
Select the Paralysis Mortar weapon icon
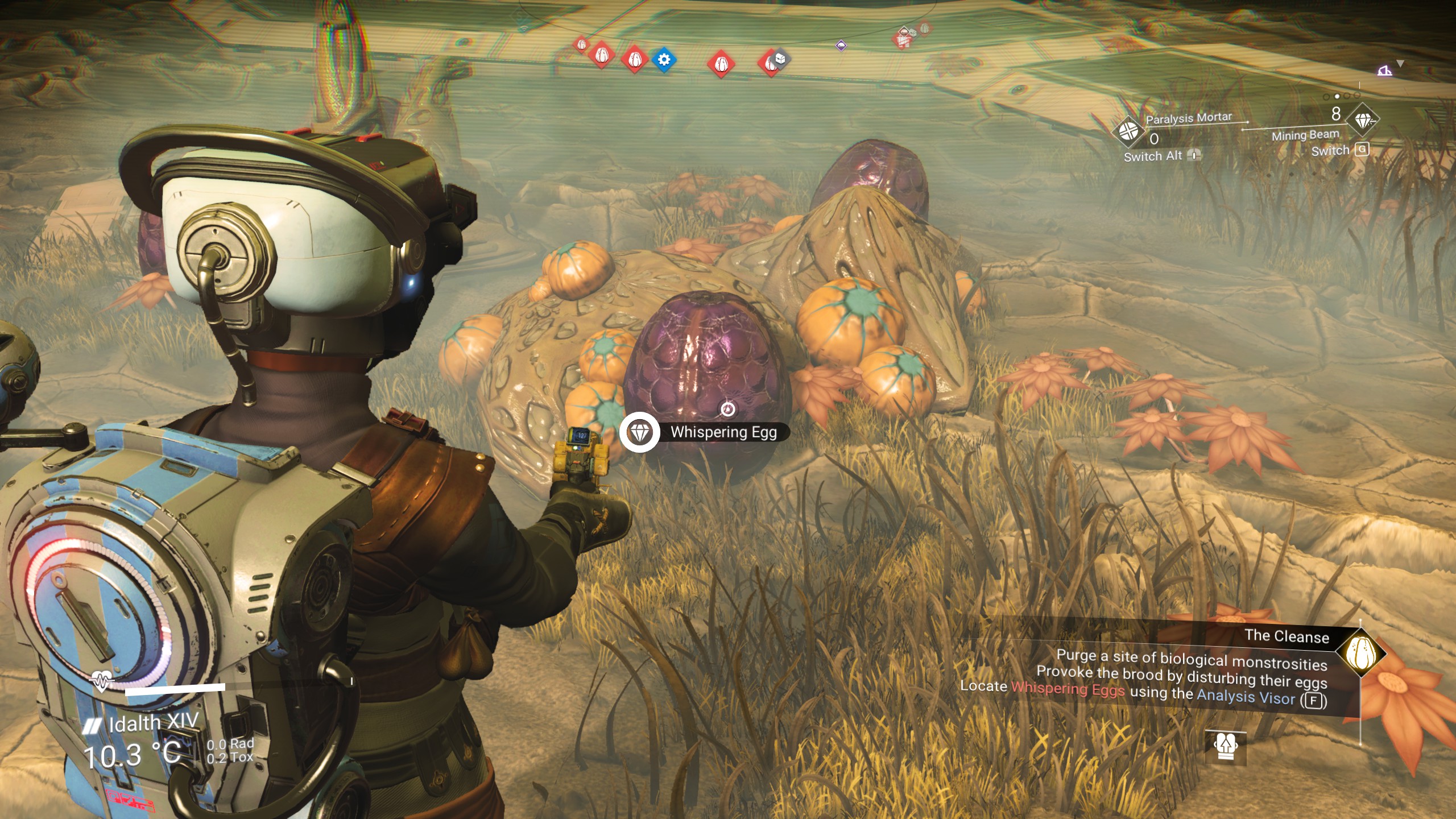(x=1128, y=131)
